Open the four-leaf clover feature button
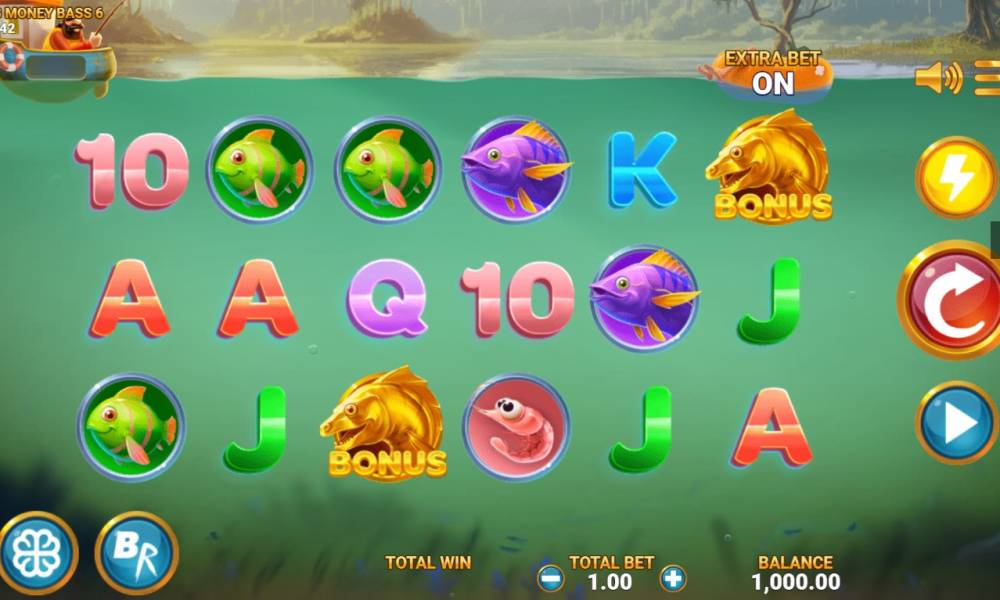The image size is (1000, 600). point(37,553)
